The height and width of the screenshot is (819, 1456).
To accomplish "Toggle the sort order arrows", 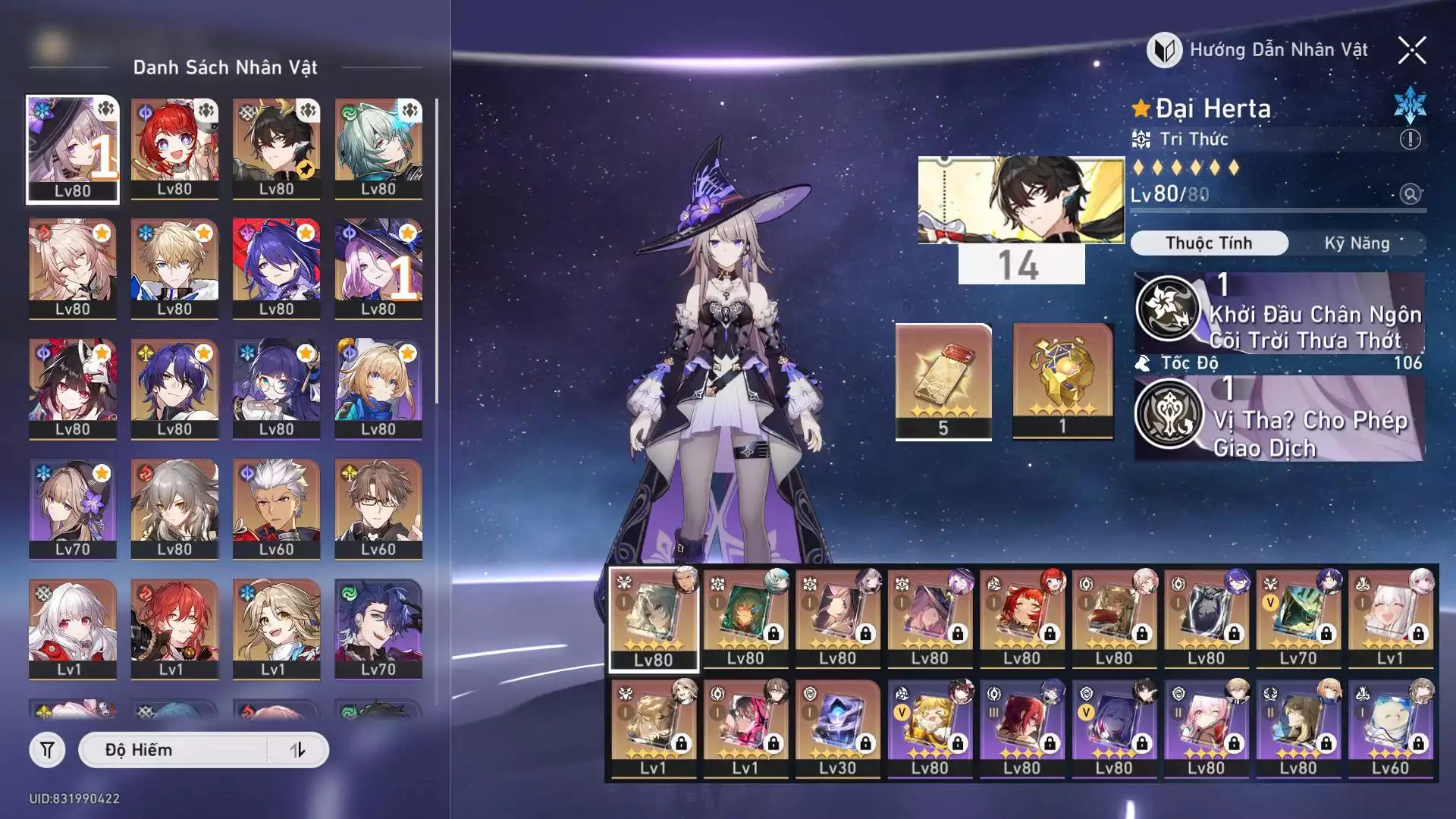I will point(297,750).
